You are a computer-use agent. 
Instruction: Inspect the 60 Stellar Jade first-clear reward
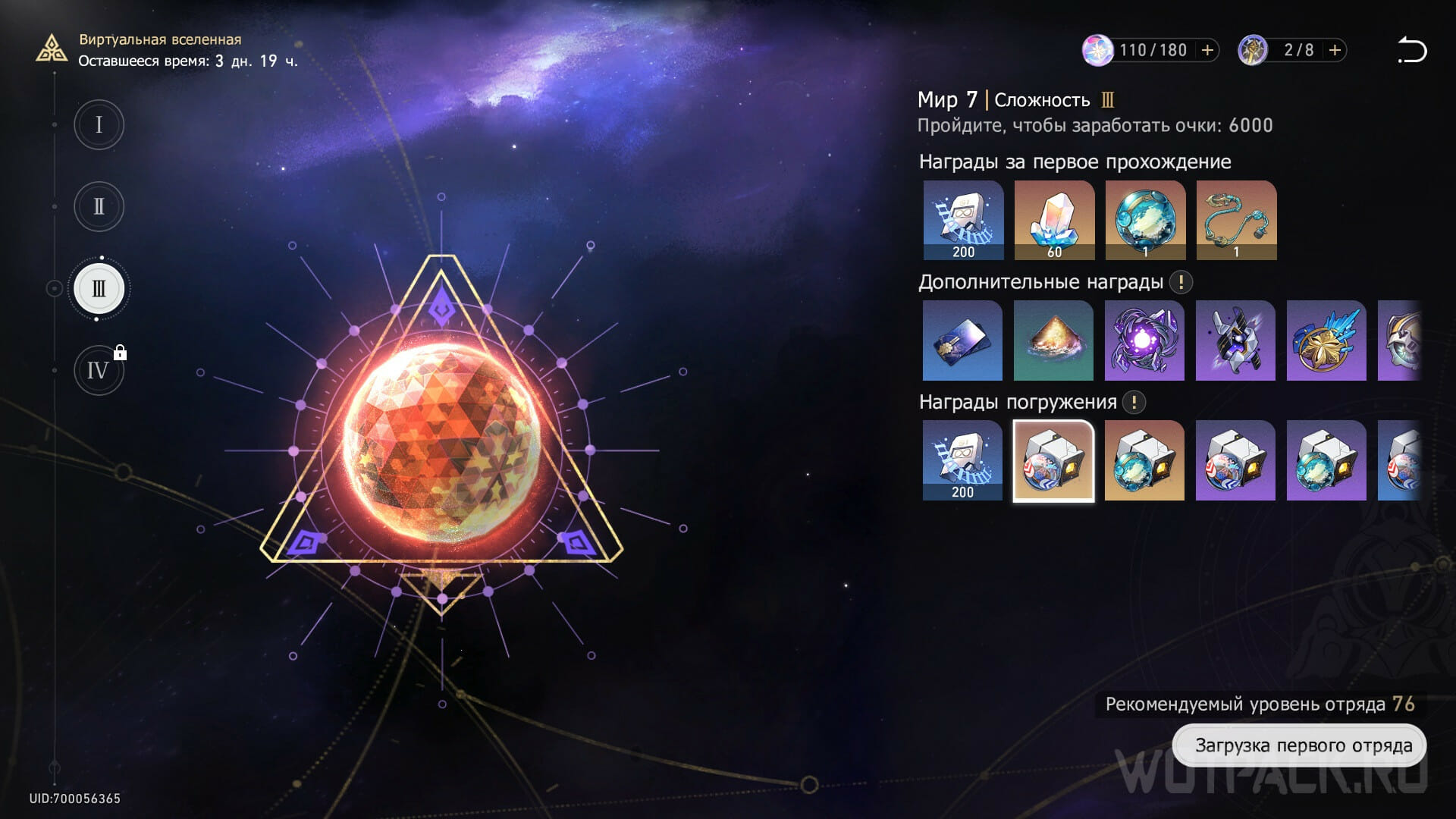point(1054,220)
